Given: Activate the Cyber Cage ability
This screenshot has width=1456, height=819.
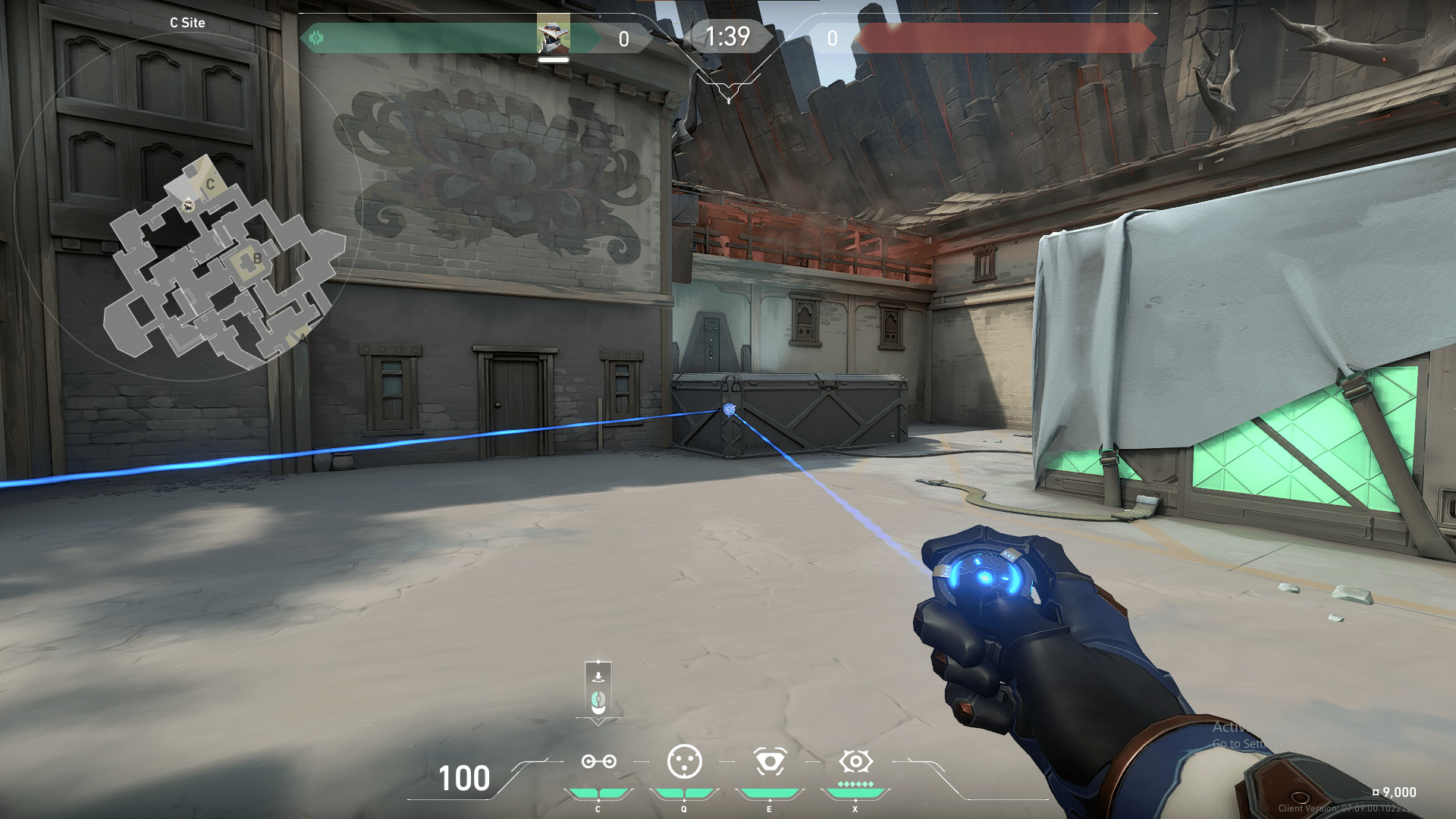Looking at the screenshot, I should [x=684, y=761].
